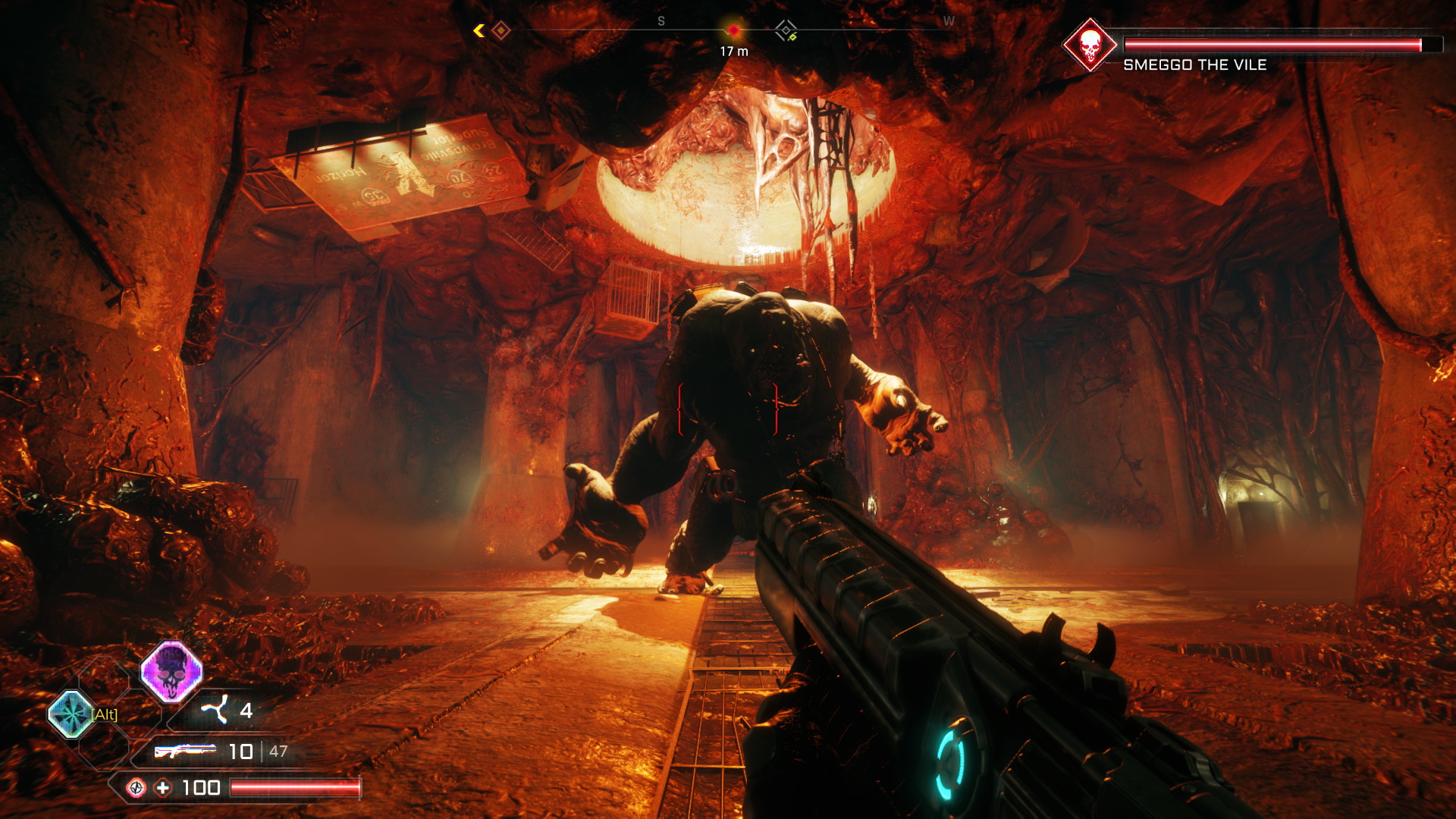Select the shotgun weapon icon
This screenshot has height=819, width=1456.
[185, 751]
